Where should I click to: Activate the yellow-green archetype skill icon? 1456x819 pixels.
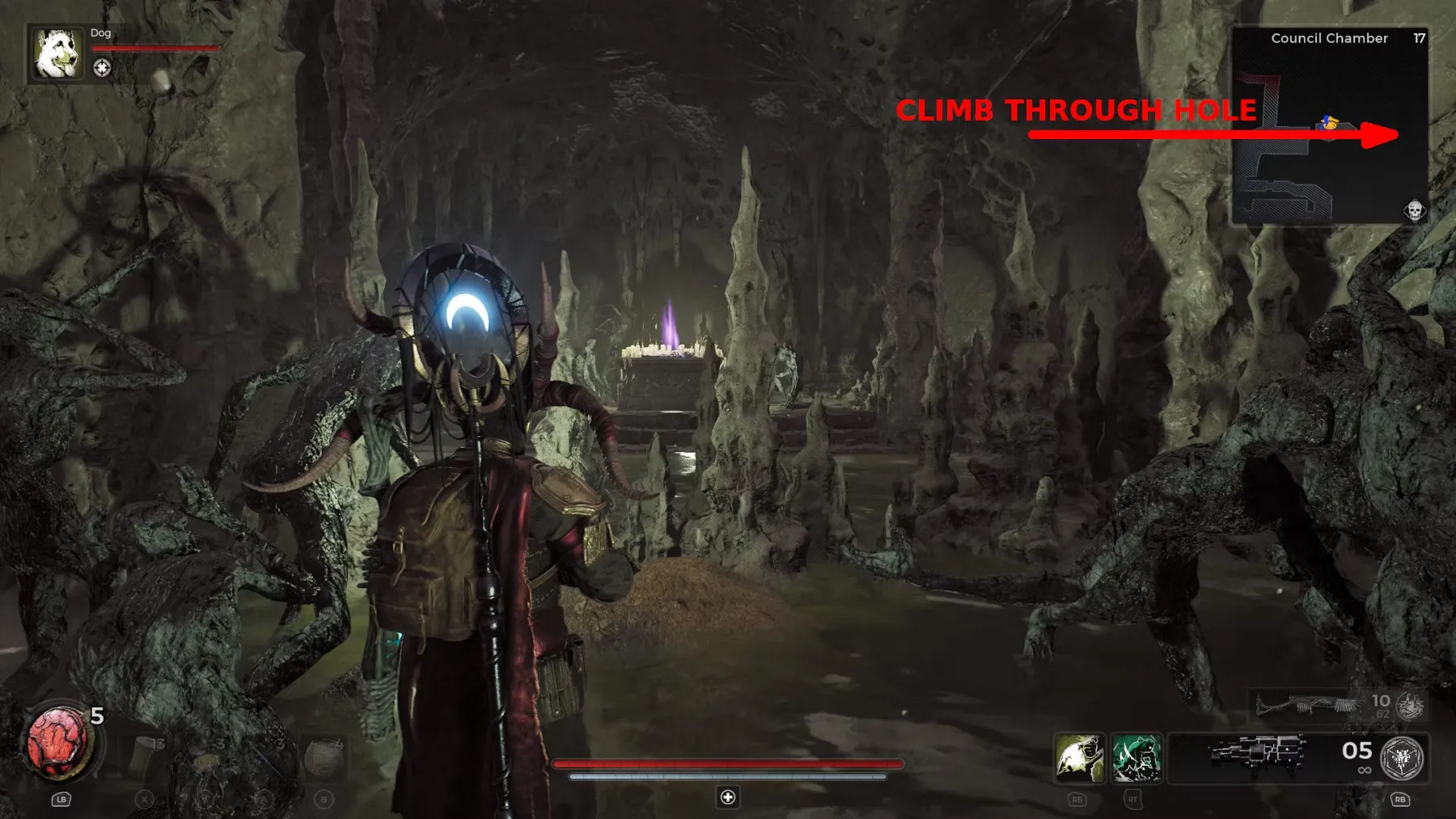click(x=1079, y=758)
